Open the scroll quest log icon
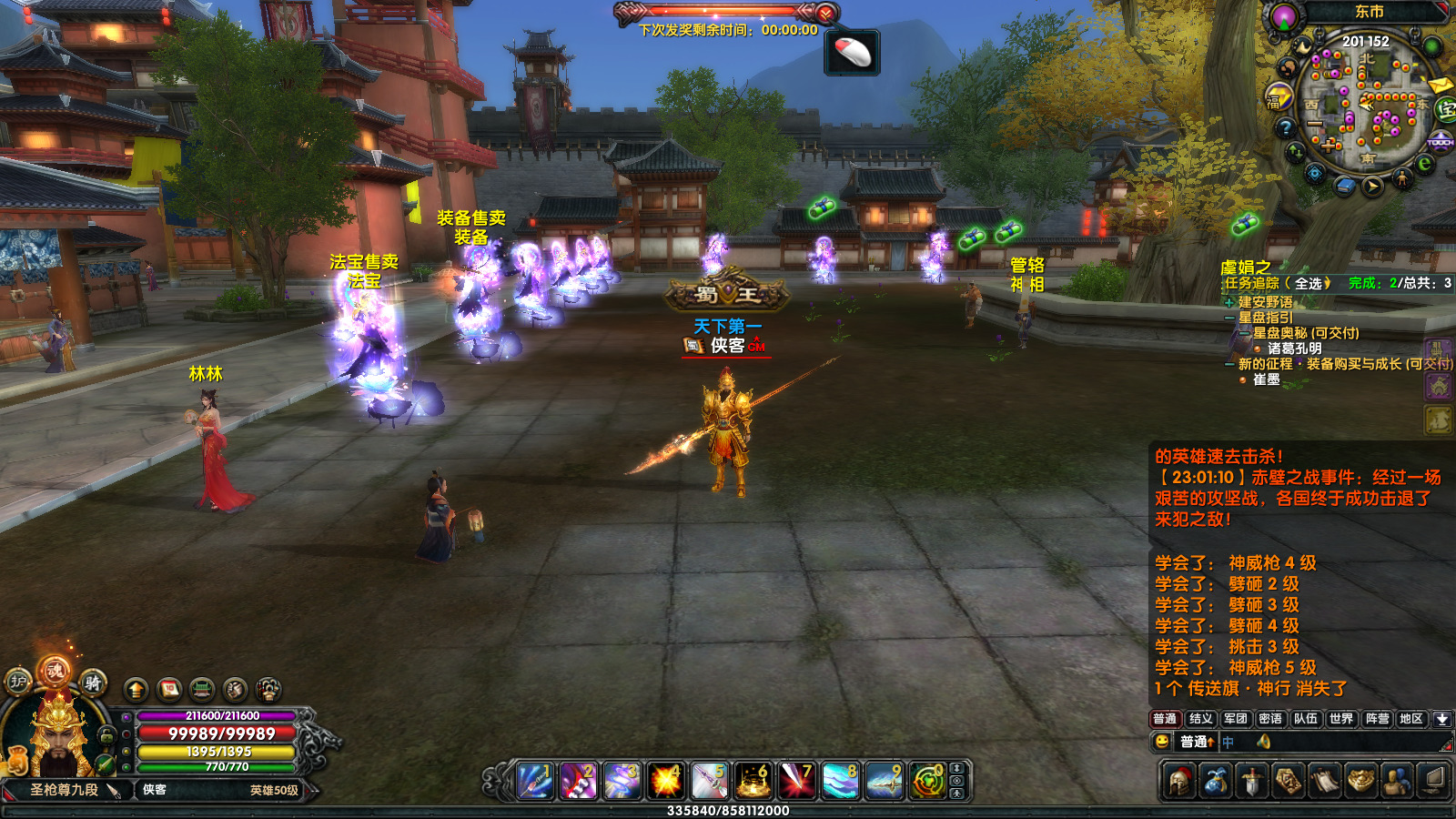The image size is (1456, 819). tap(1325, 781)
